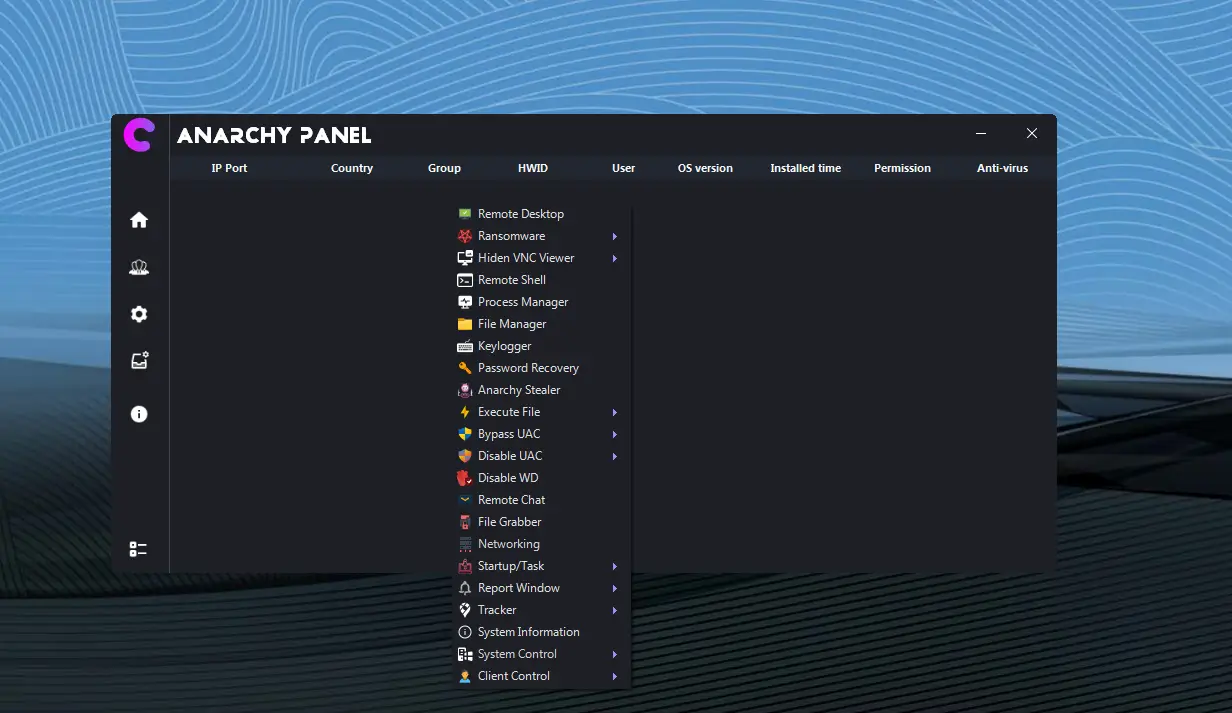Select Process Manager from the context menu
Screen dimensions: 1232x713
522,302
